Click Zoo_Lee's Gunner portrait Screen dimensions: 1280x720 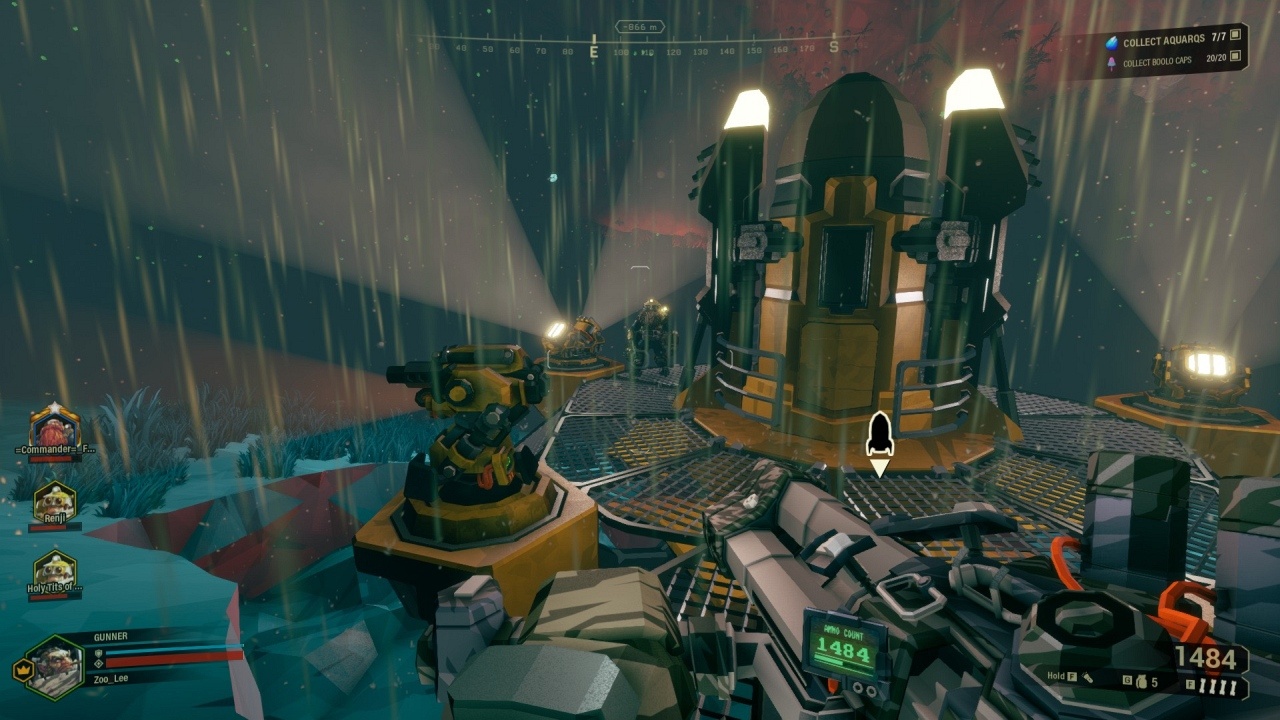[x=55, y=667]
